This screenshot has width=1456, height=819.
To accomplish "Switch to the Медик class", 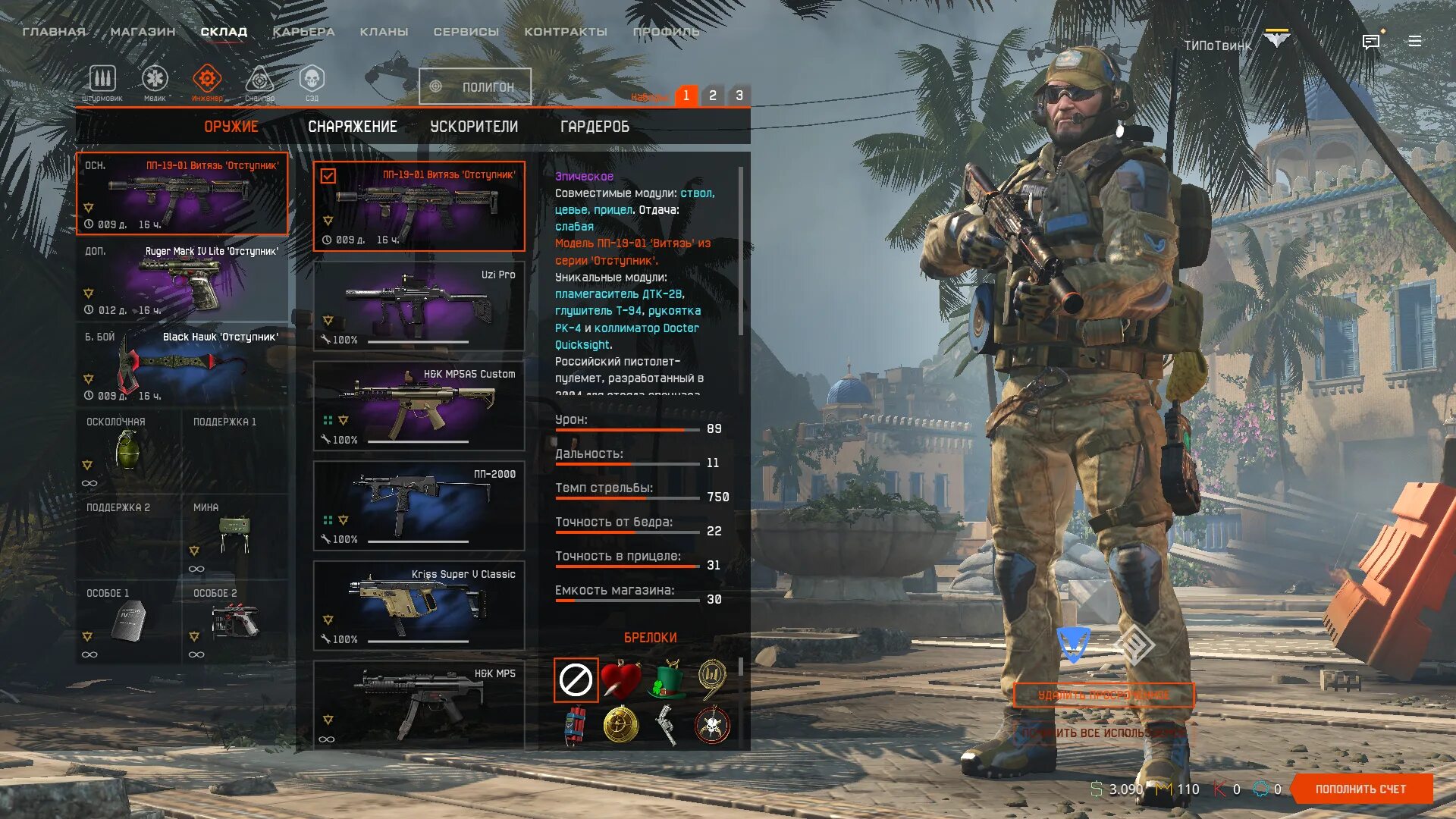I will click(x=155, y=80).
